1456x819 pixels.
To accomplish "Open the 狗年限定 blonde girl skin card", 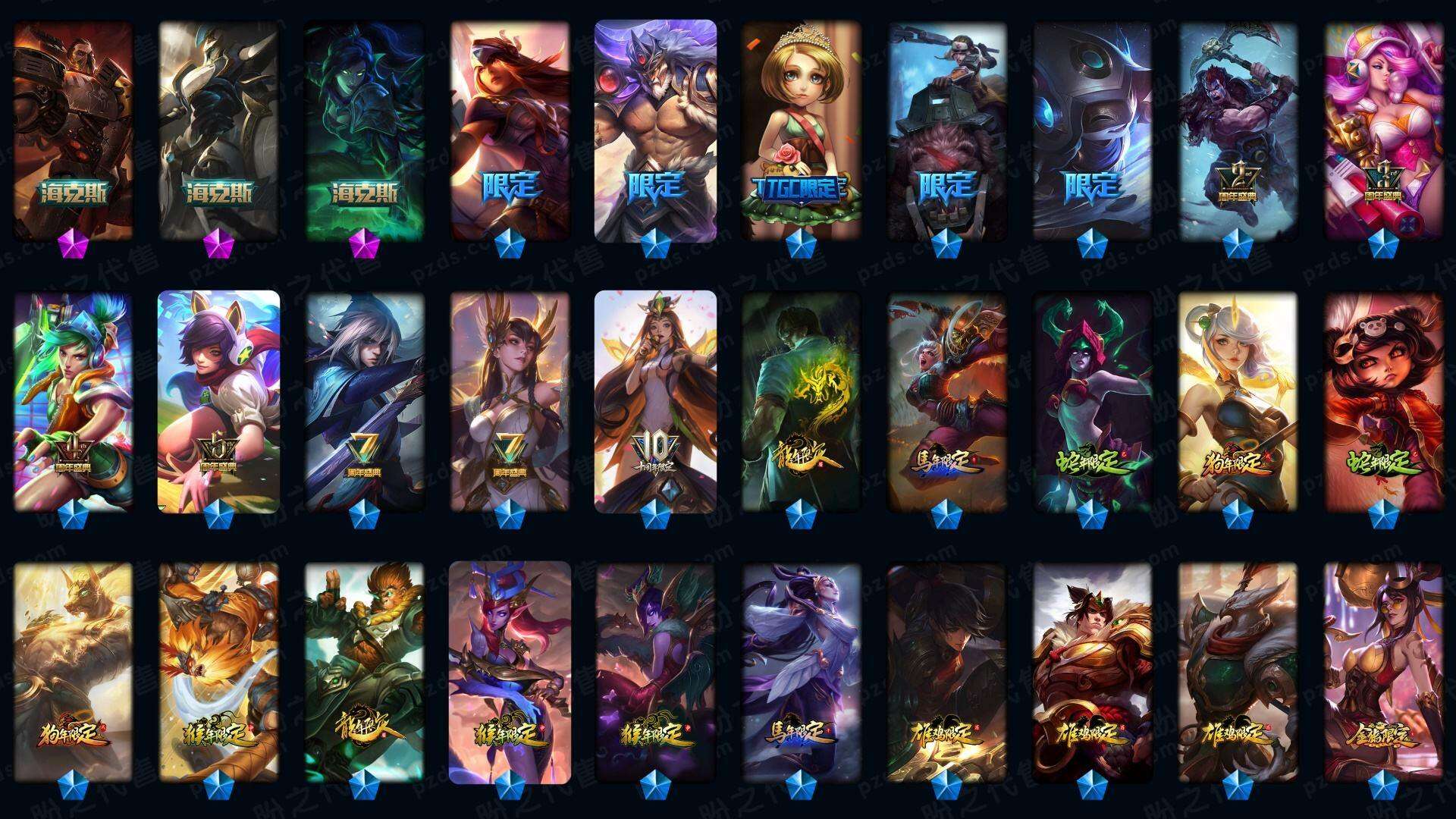I will point(1238,402).
